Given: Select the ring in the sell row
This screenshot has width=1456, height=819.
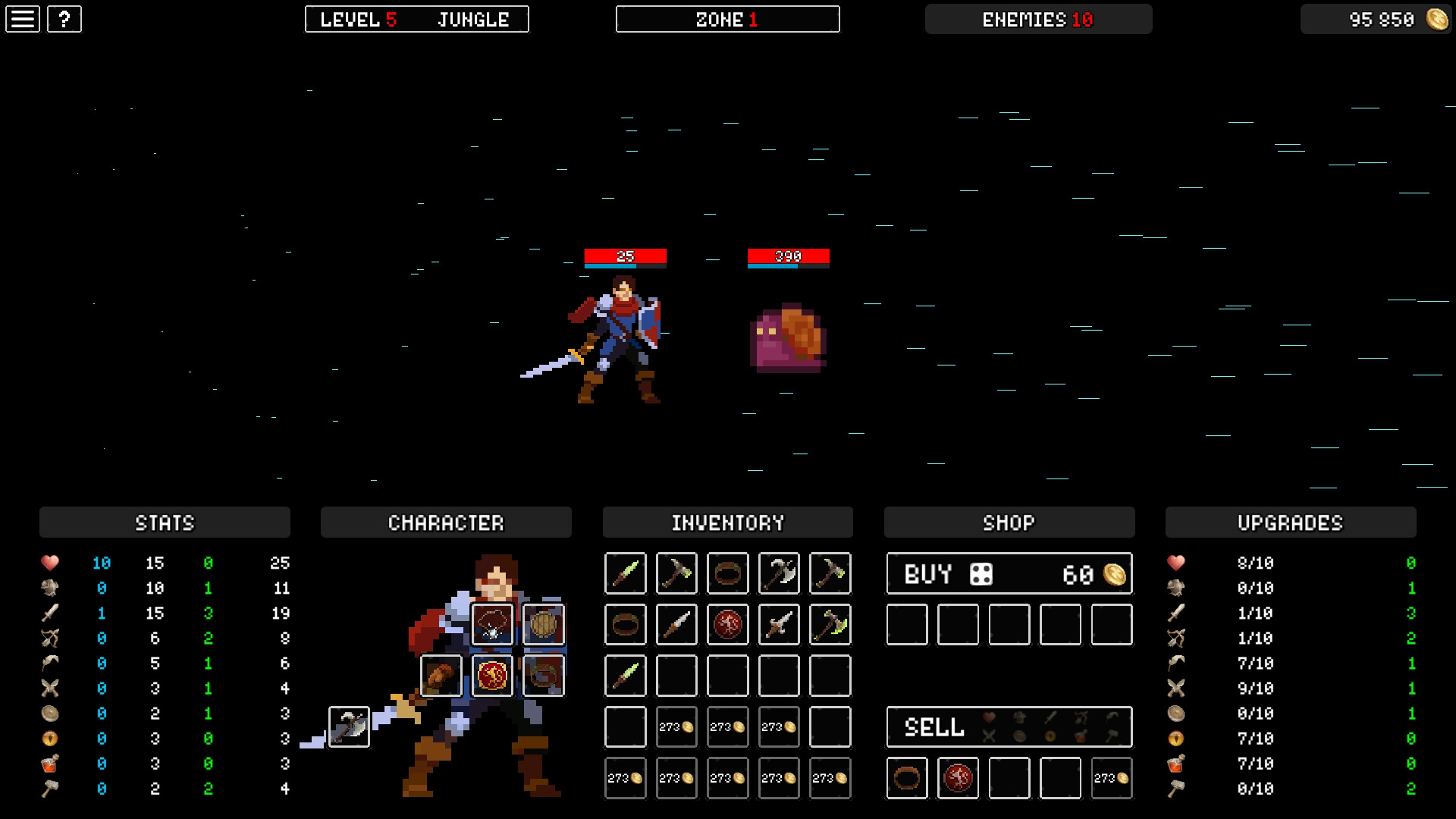Looking at the screenshot, I should point(907,778).
